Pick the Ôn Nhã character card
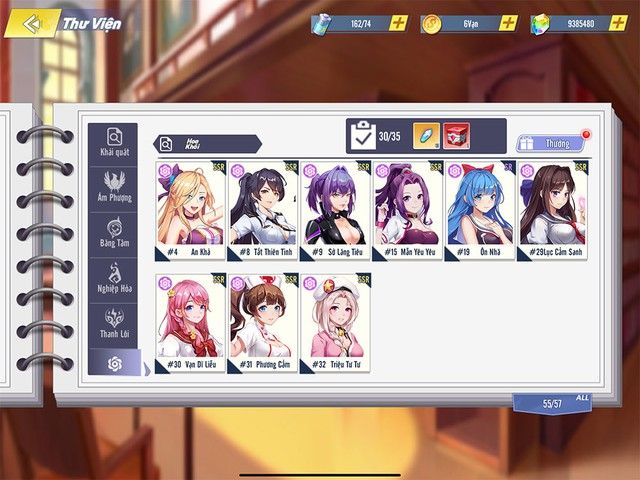Viewport: 640px width, 480px height. tap(480, 211)
